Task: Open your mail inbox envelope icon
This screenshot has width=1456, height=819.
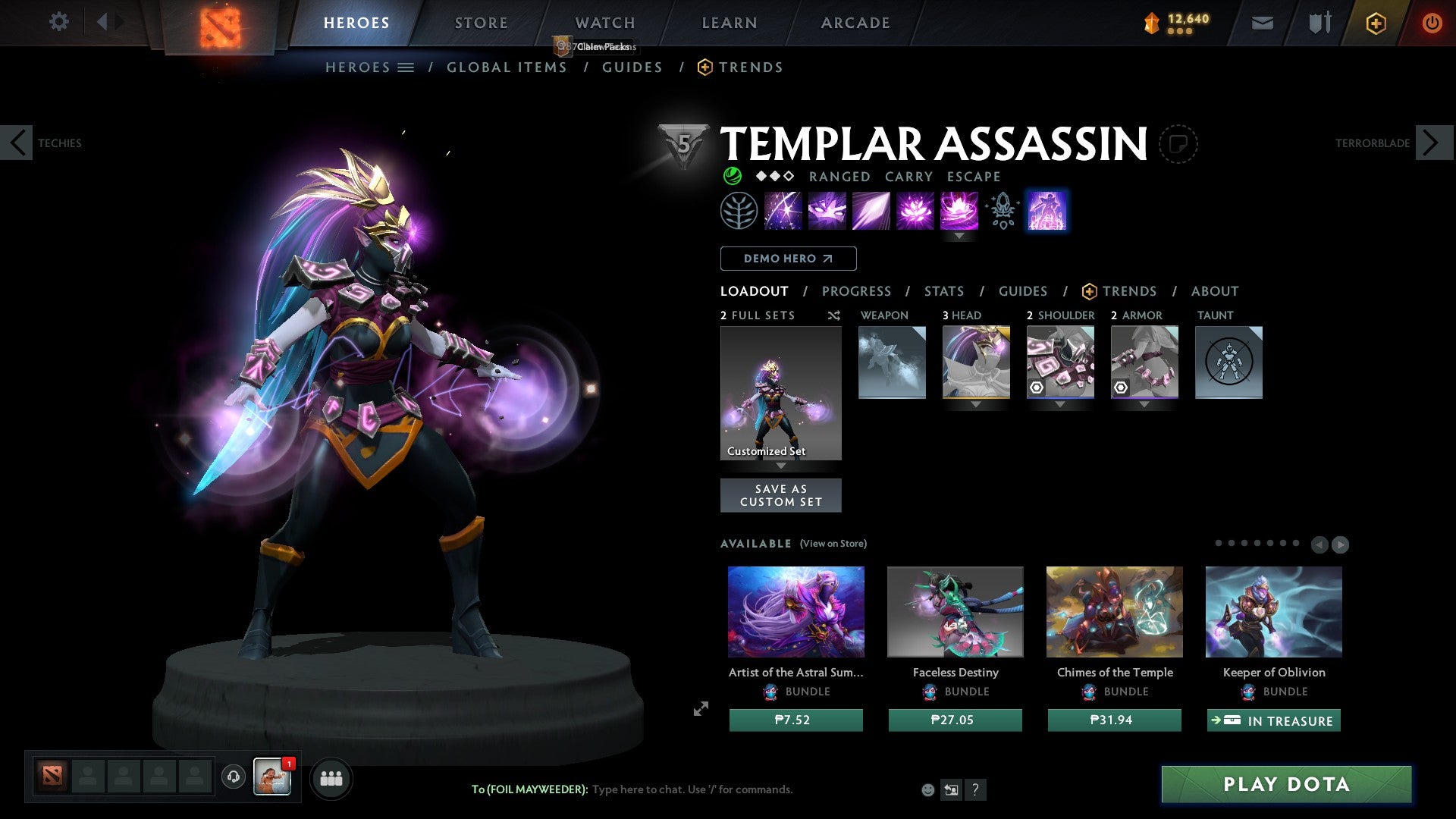Action: (1262, 22)
